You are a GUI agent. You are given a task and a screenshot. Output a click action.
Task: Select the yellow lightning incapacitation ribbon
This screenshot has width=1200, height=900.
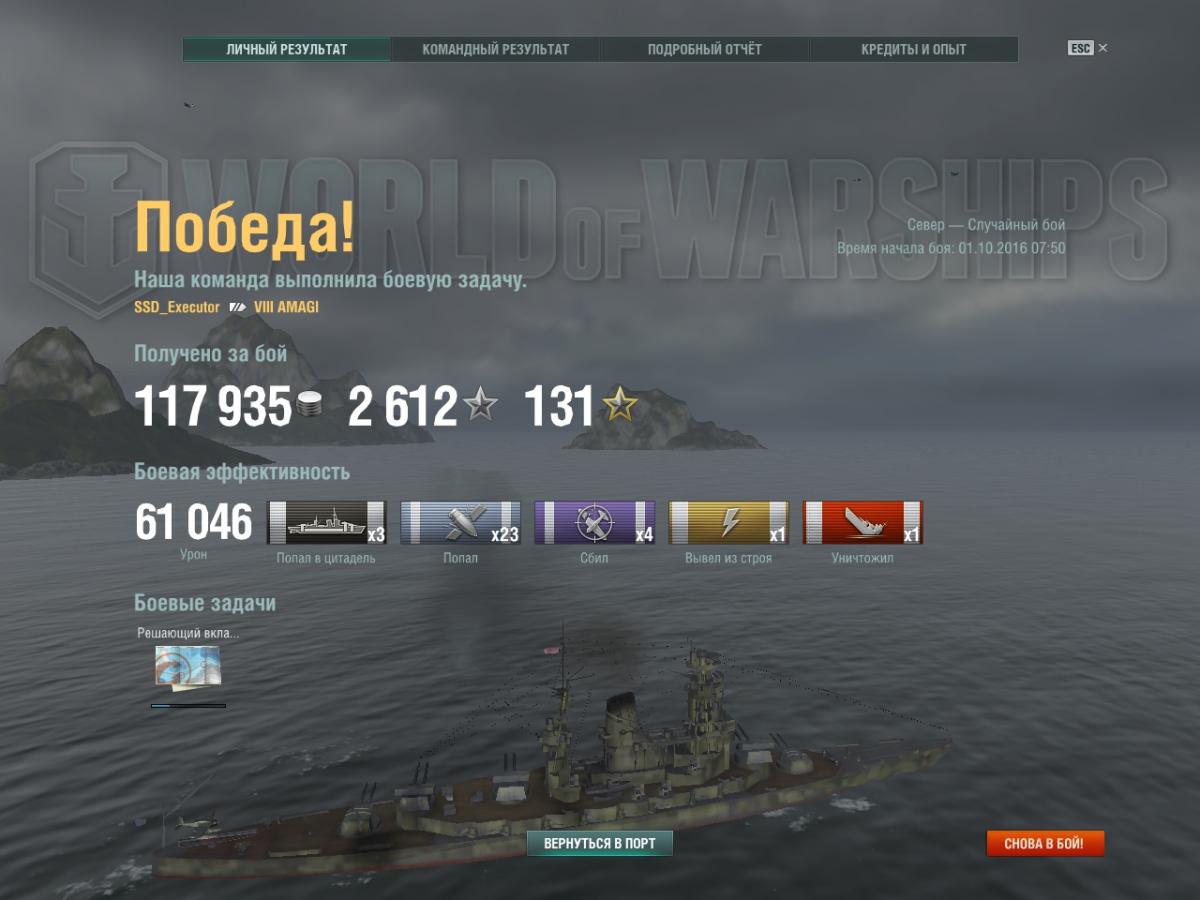tap(729, 523)
